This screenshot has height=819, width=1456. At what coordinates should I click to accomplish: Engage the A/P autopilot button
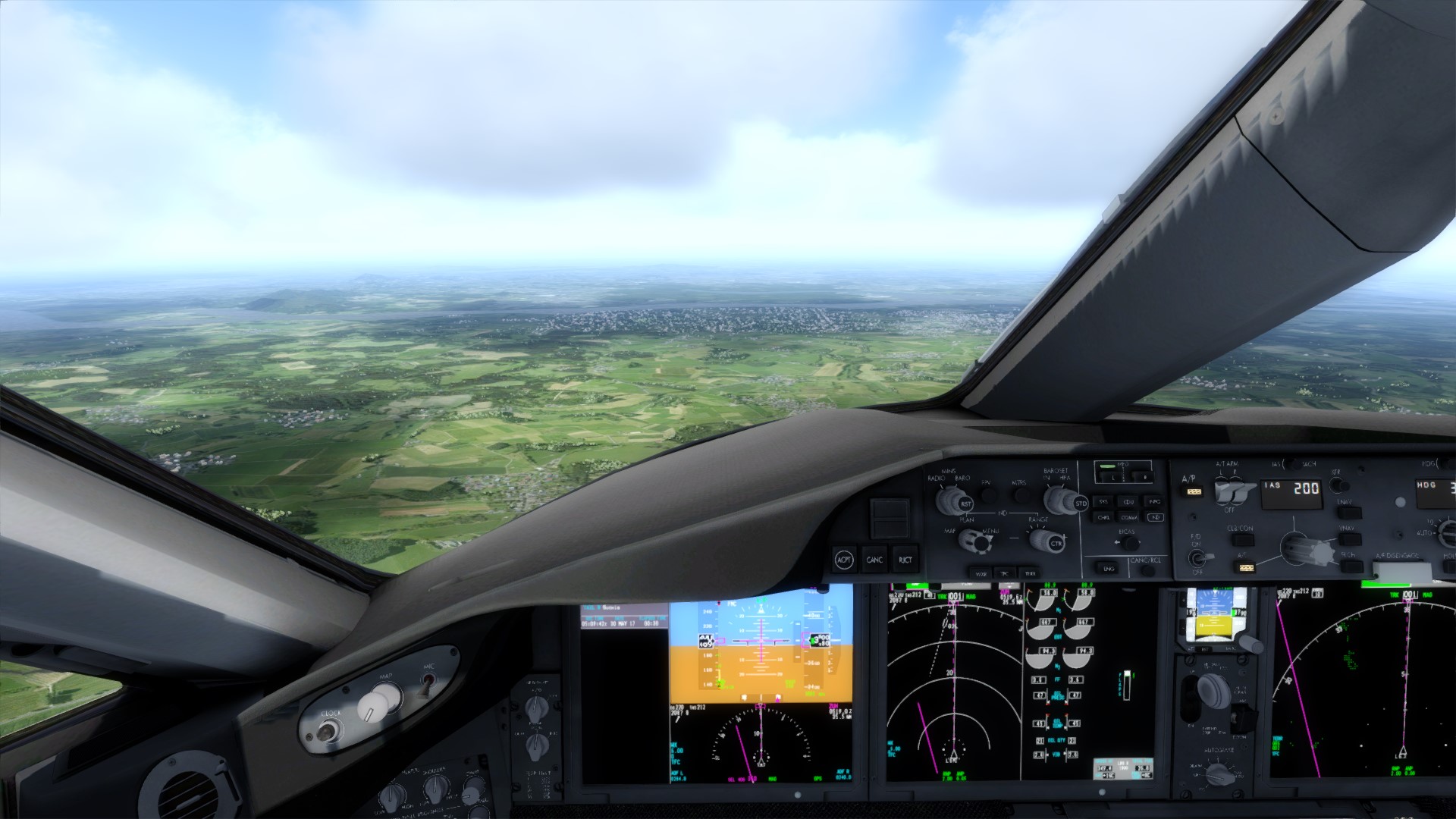pos(1193,491)
